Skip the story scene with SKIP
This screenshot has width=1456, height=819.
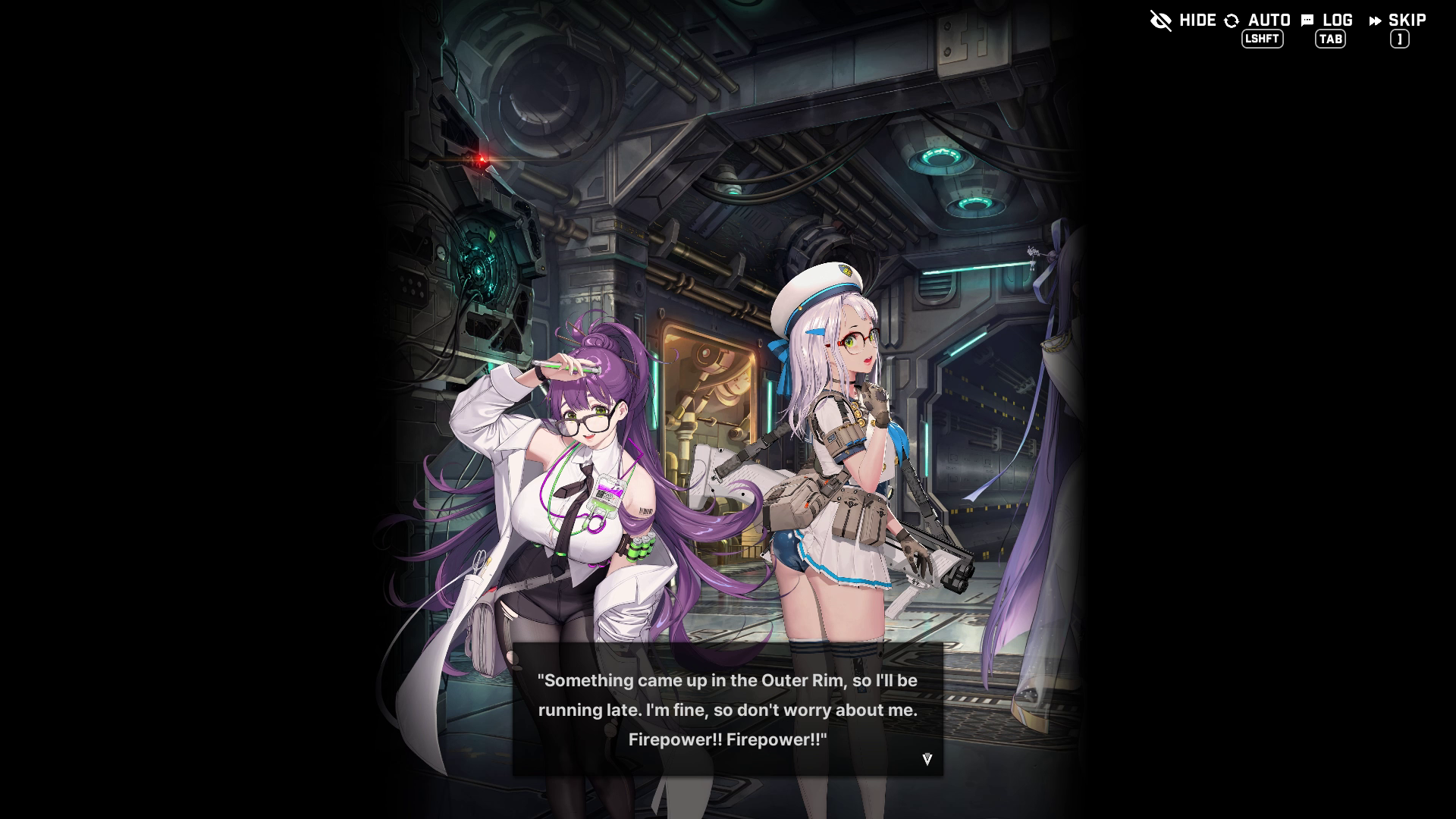click(x=1398, y=21)
